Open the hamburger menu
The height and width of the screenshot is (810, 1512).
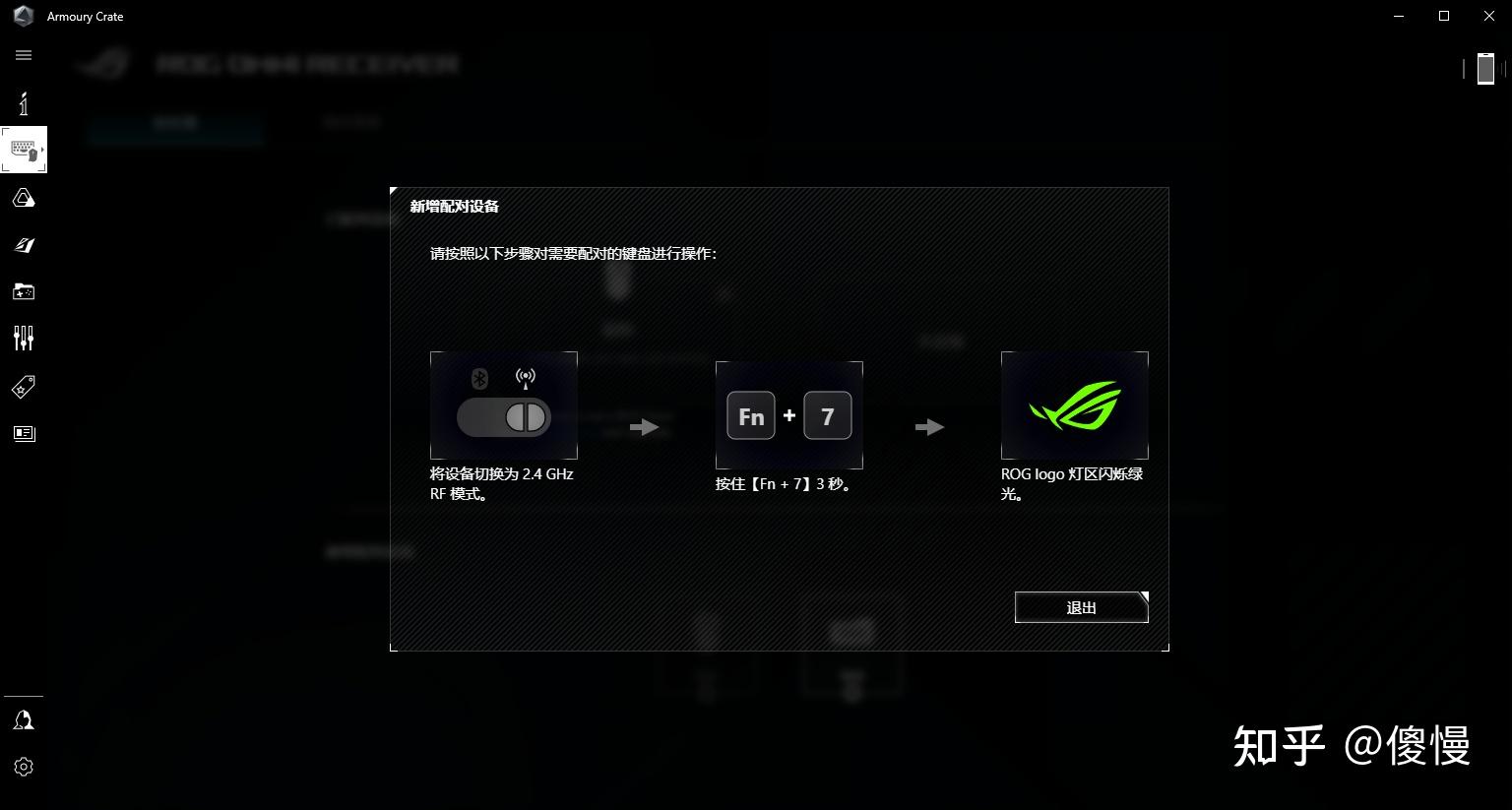[x=24, y=55]
